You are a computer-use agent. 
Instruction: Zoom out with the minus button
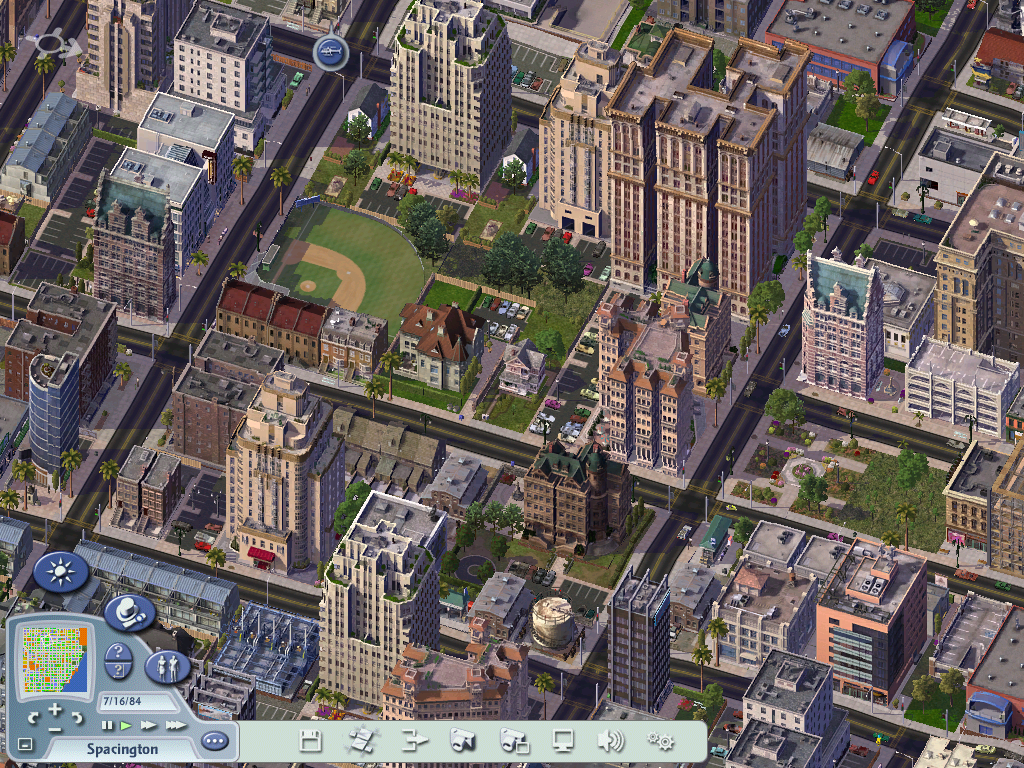54,728
